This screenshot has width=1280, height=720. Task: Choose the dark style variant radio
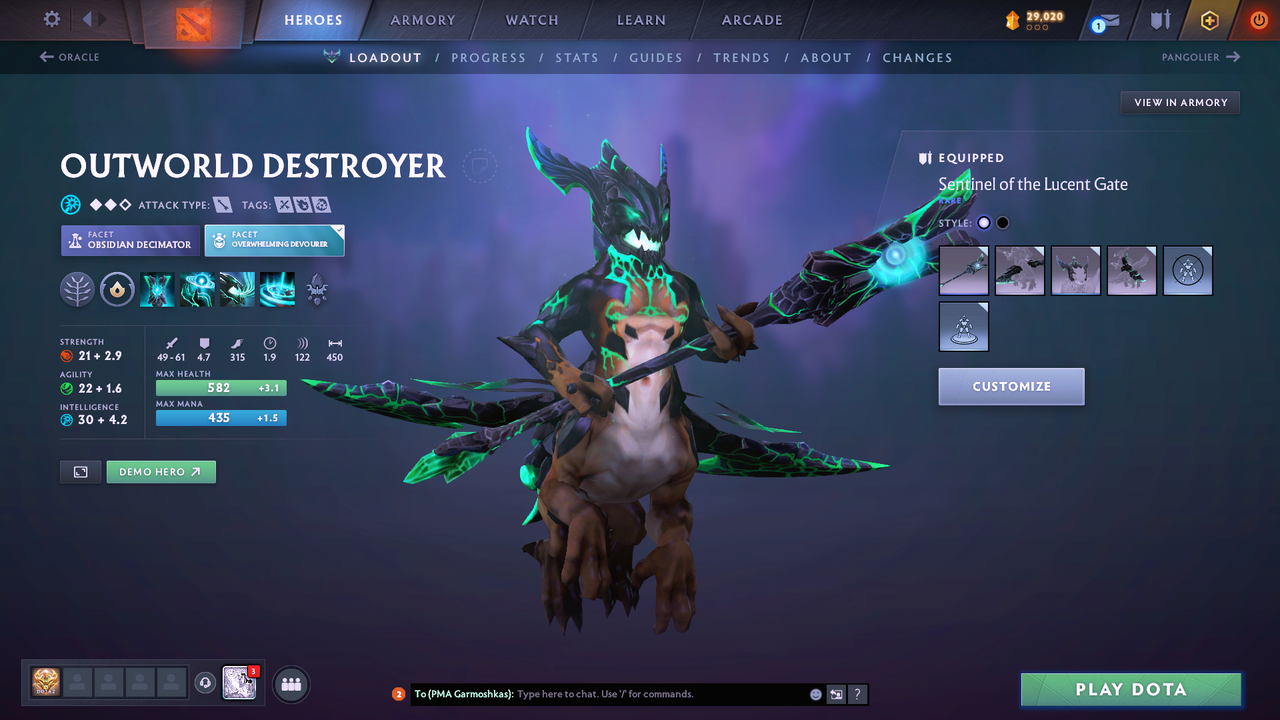click(x=1002, y=222)
